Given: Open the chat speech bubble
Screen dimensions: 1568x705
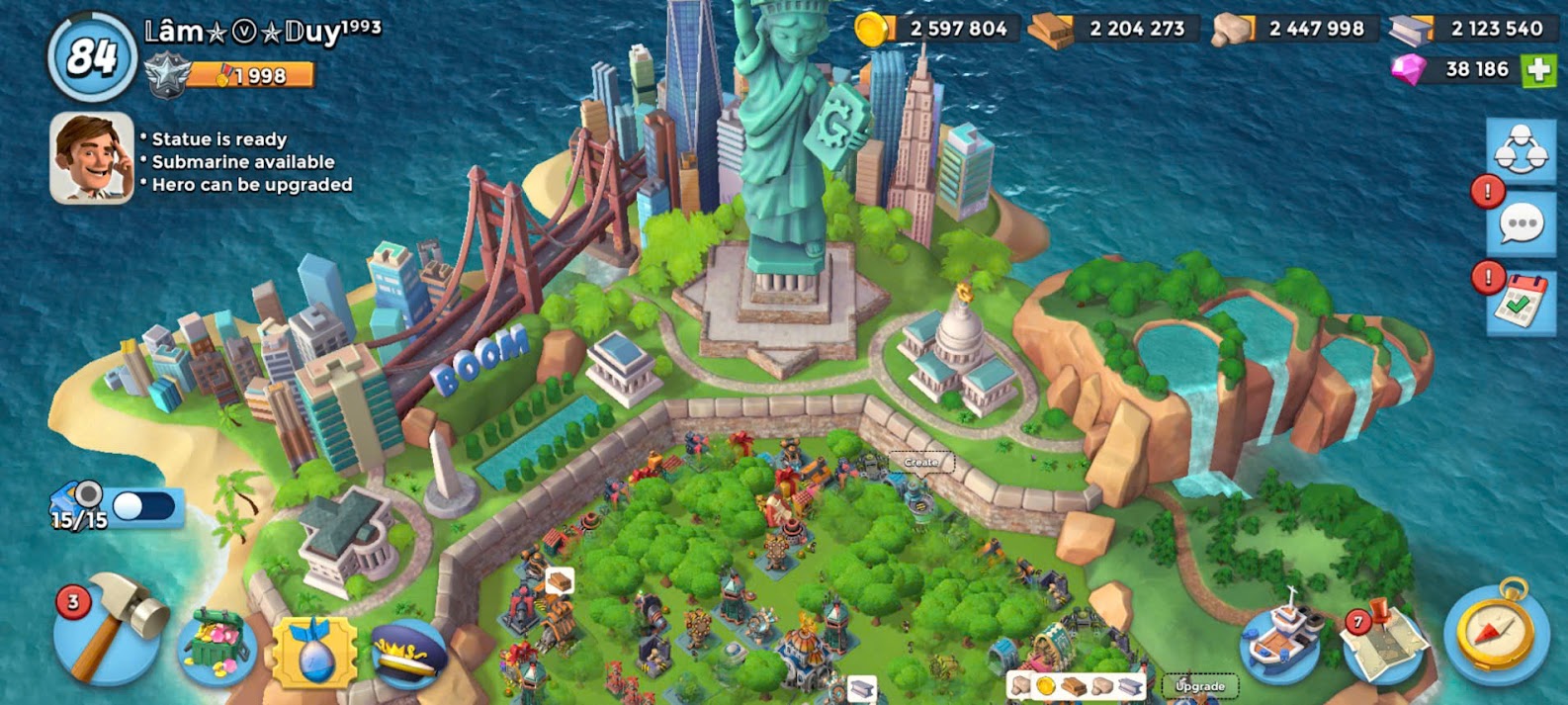Looking at the screenshot, I should click(1521, 224).
